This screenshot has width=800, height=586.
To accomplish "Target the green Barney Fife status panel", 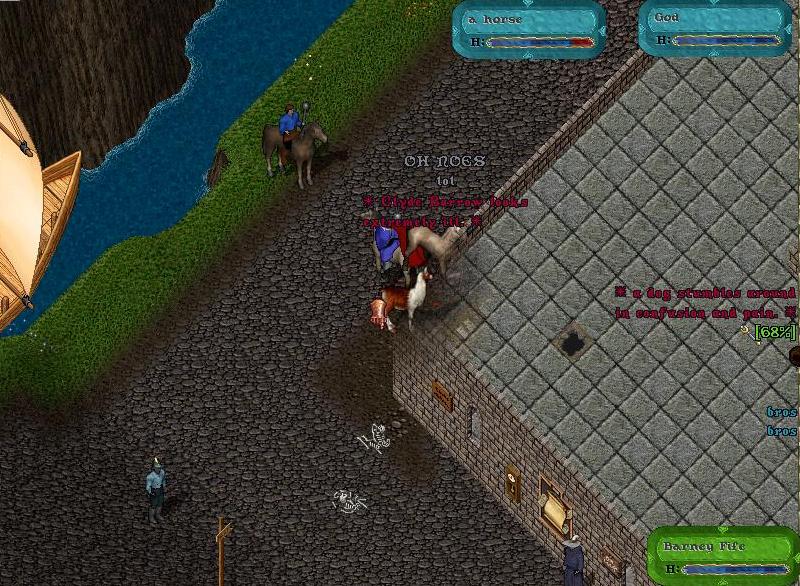I will click(723, 556).
